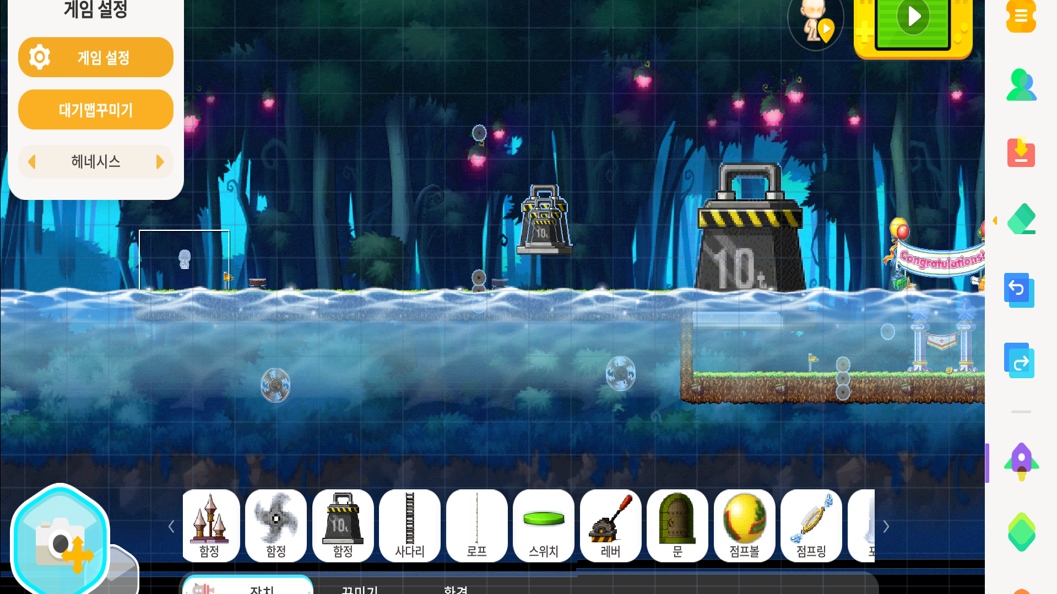Choose the jump ring (점프링) item

(x=812, y=525)
